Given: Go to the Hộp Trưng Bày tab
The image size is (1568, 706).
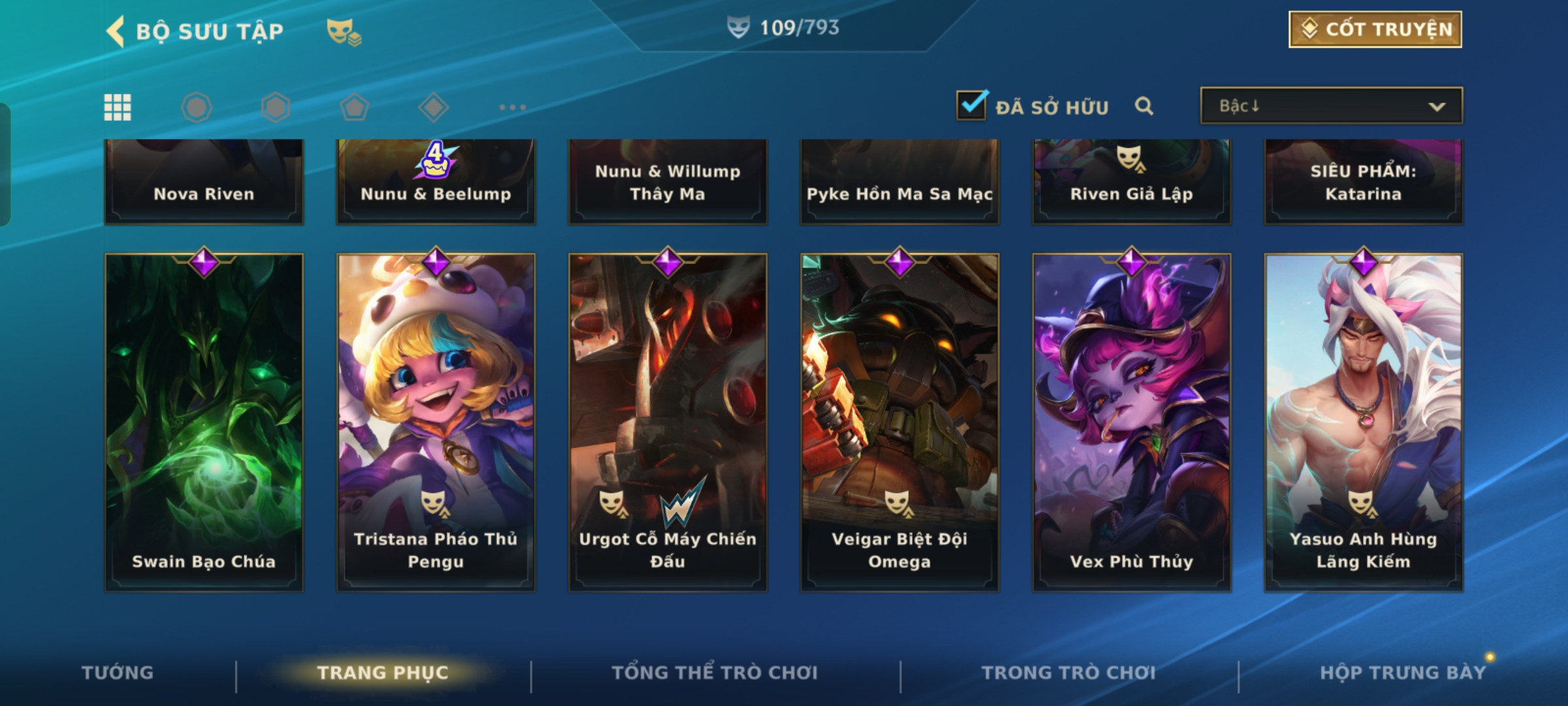Looking at the screenshot, I should tap(1402, 673).
